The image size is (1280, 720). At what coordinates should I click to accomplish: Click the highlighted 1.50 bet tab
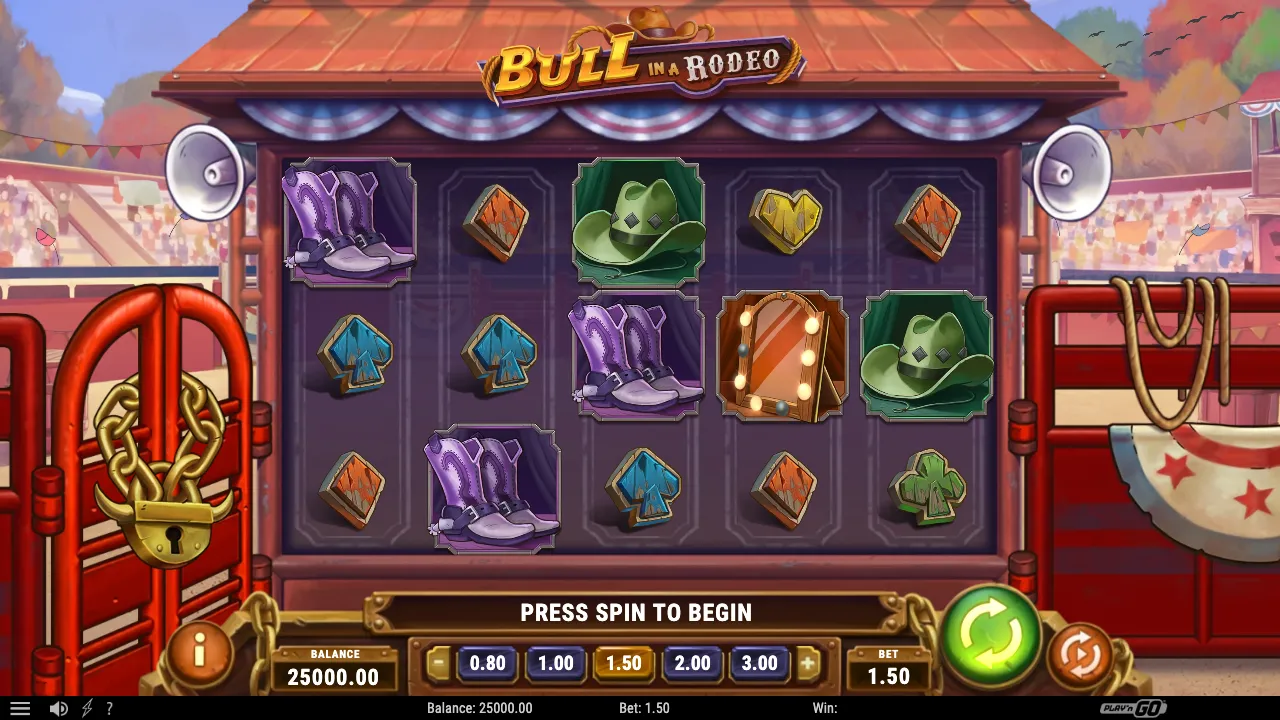tap(623, 663)
